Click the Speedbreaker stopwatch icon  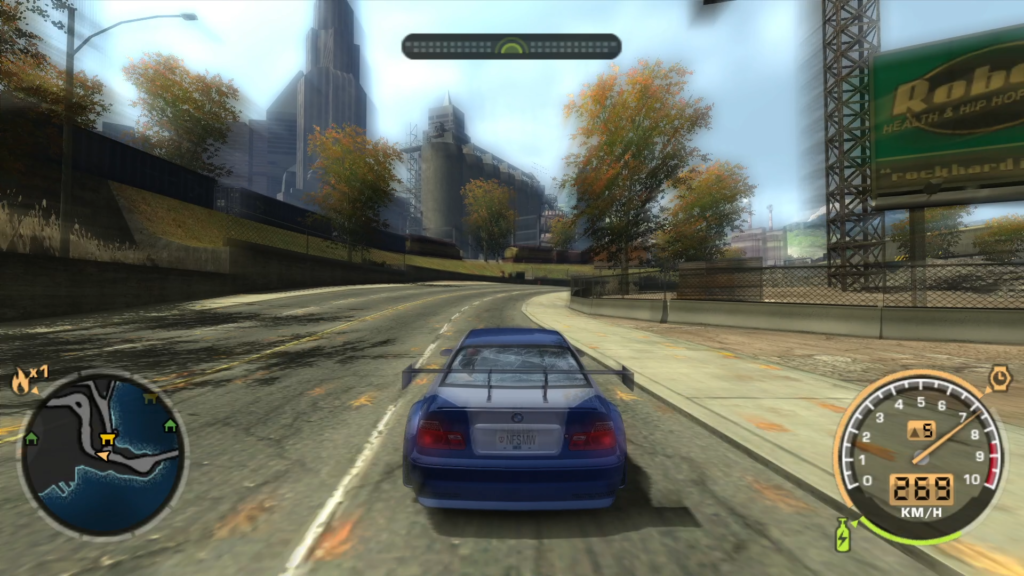pos(997,377)
